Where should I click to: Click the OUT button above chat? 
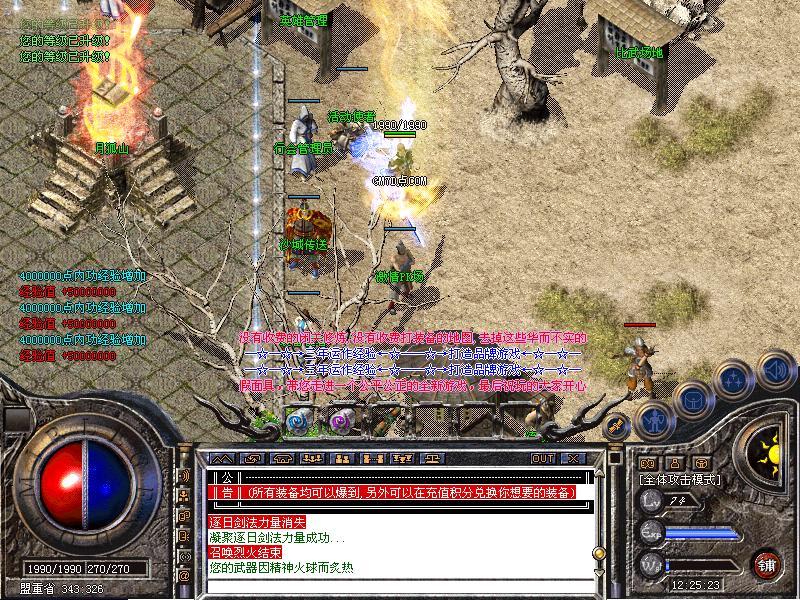point(543,458)
